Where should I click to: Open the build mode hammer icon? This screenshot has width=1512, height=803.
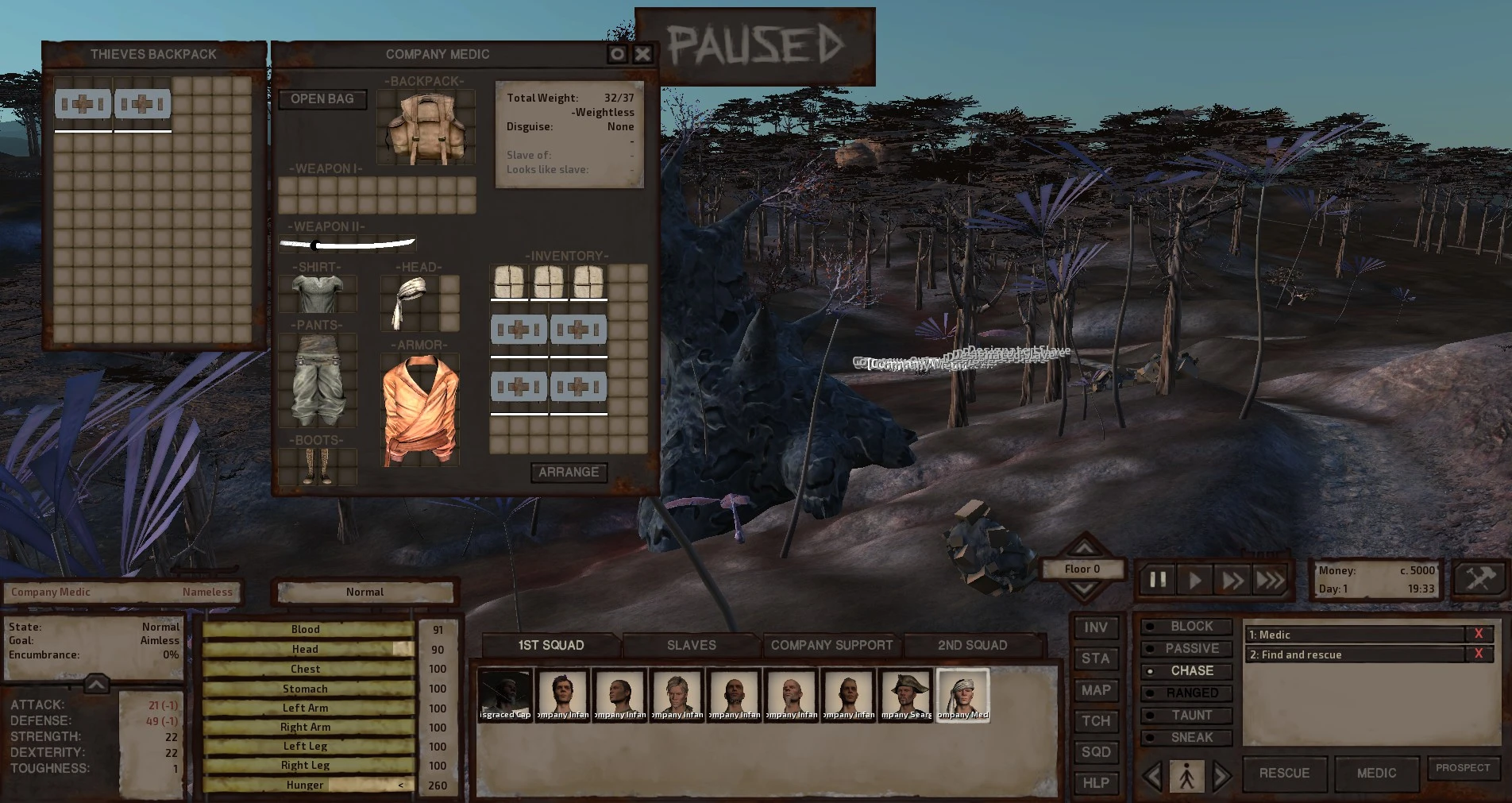click(x=1480, y=578)
